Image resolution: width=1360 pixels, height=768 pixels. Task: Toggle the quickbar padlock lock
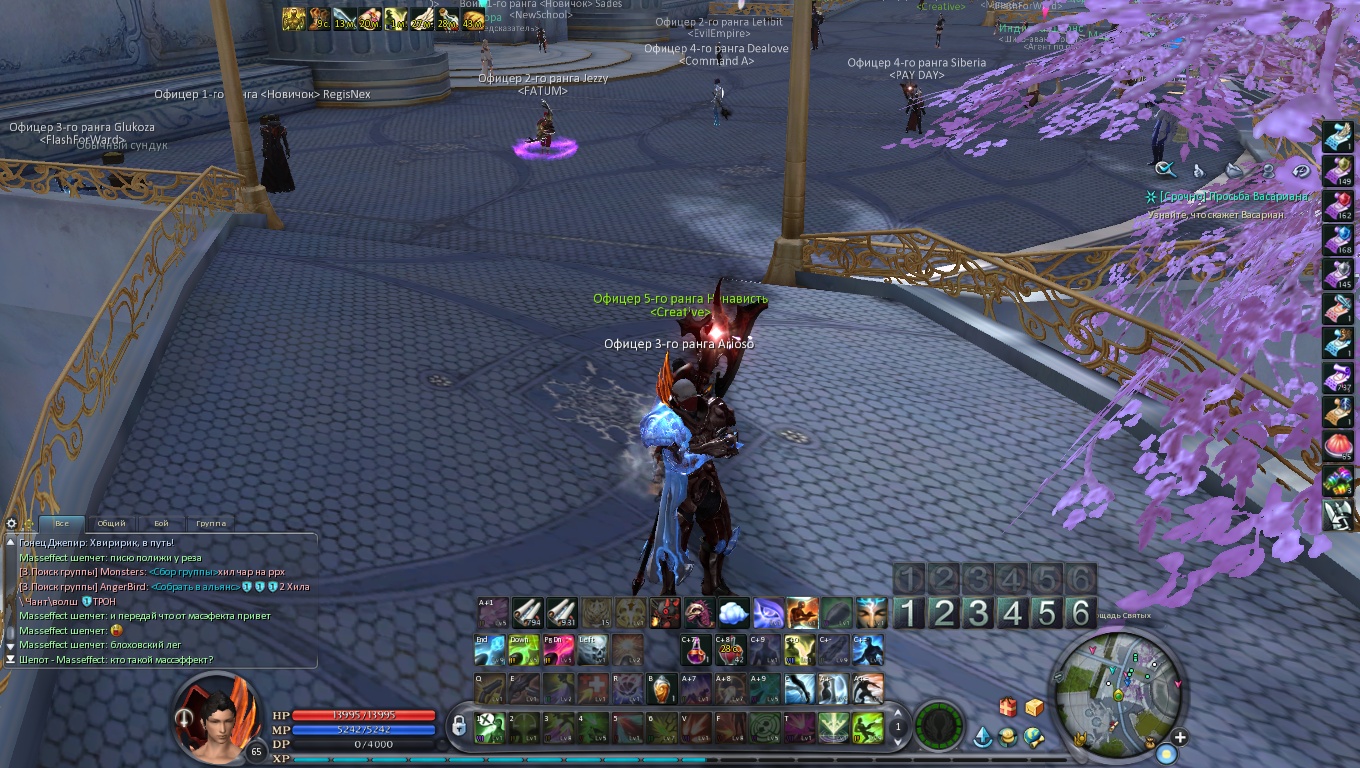458,724
